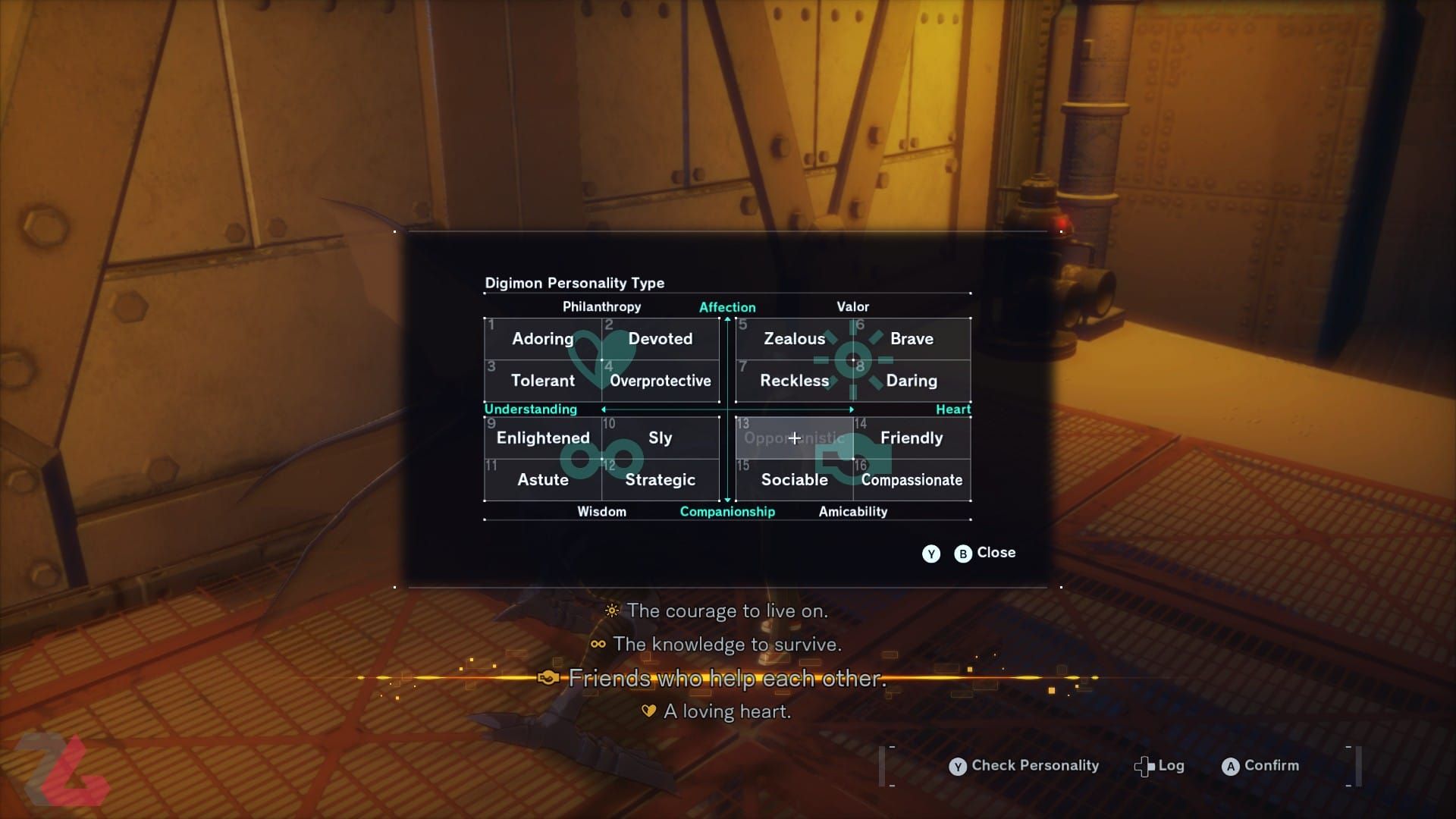The width and height of the screenshot is (1456, 819).
Task: Choose the "A loving heart." response
Action: (x=726, y=711)
